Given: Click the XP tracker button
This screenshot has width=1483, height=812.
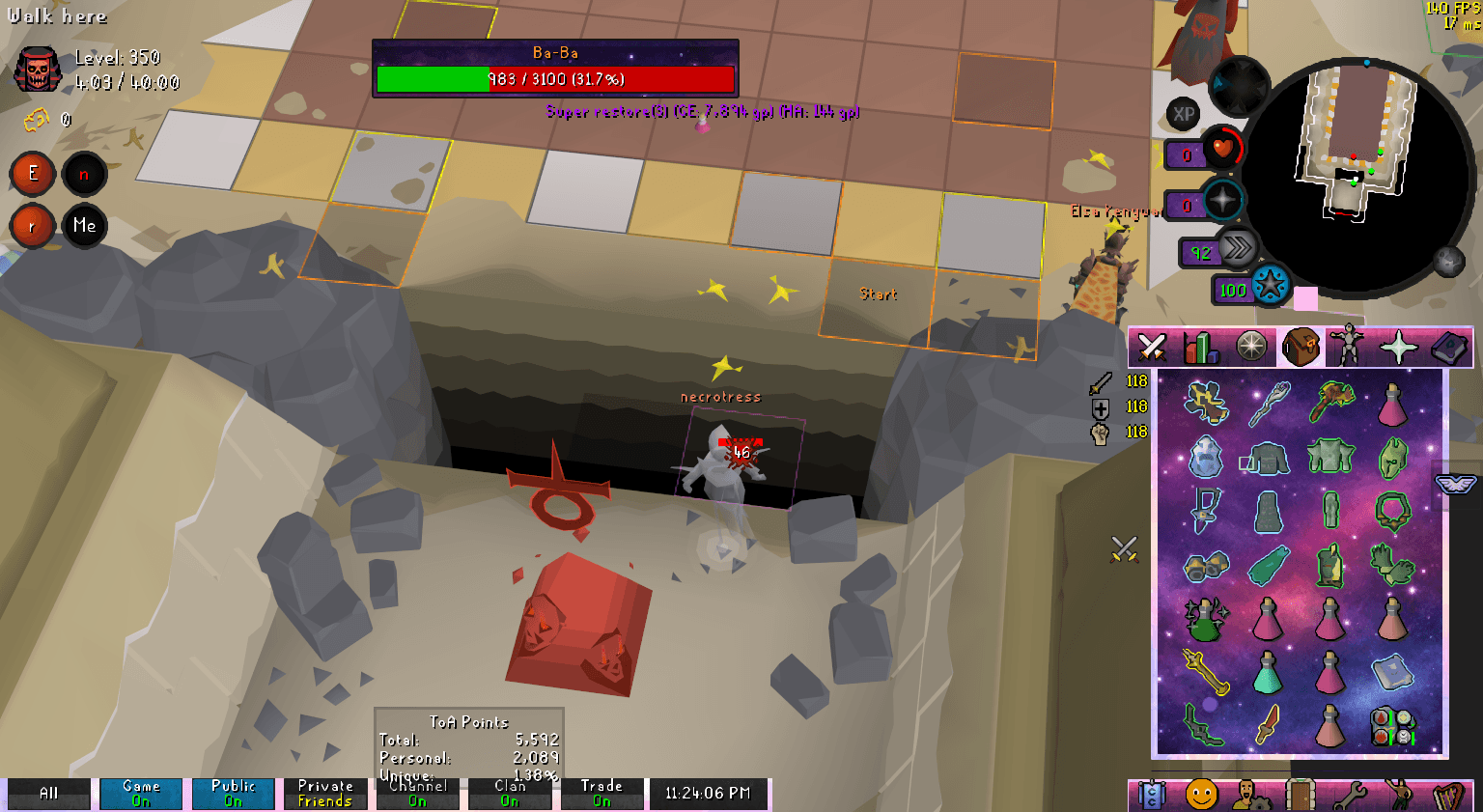Looking at the screenshot, I should [x=1182, y=115].
